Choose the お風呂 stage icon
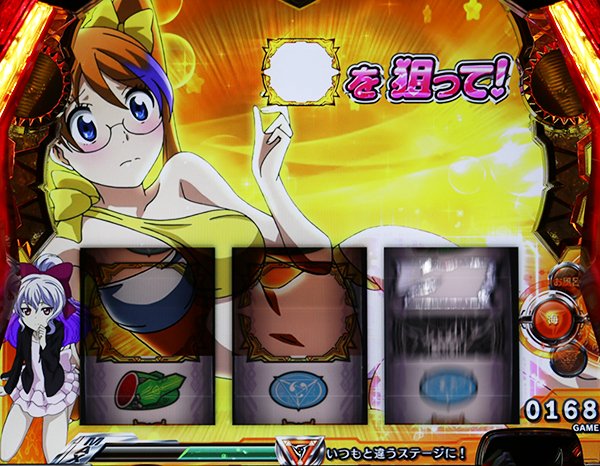The image size is (600, 466). [567, 279]
